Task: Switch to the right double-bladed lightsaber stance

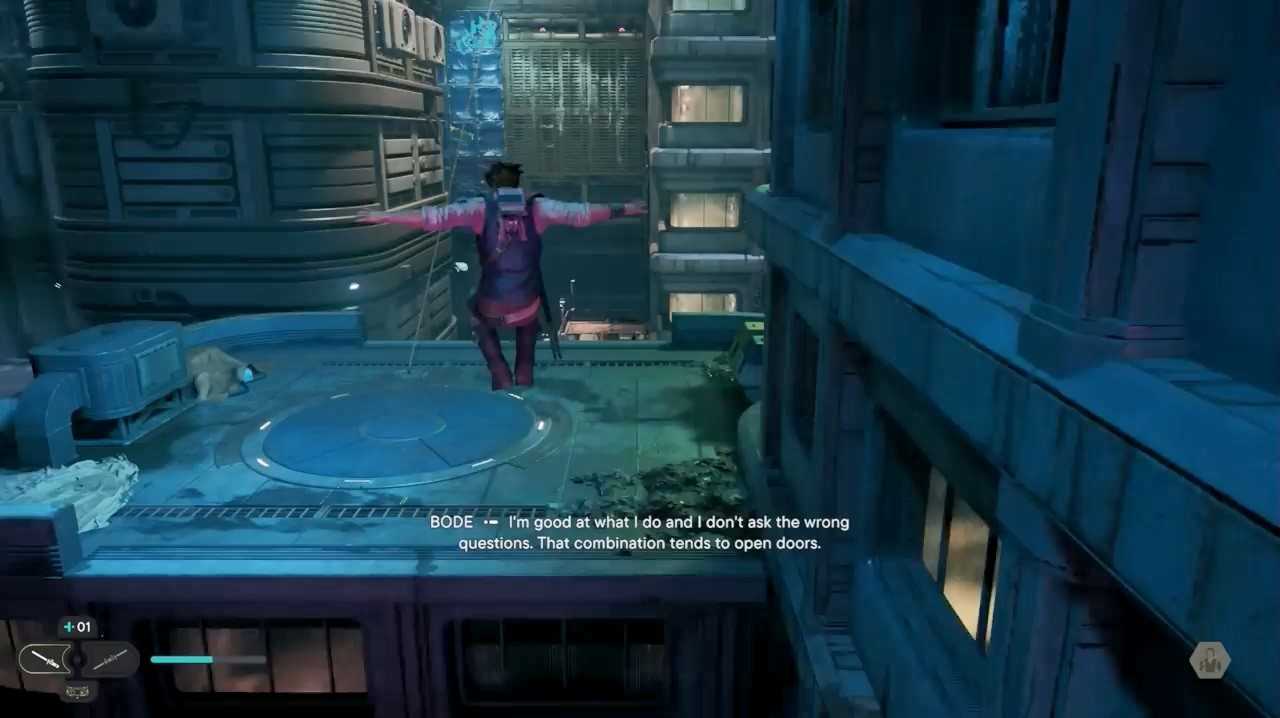Action: tap(109, 659)
